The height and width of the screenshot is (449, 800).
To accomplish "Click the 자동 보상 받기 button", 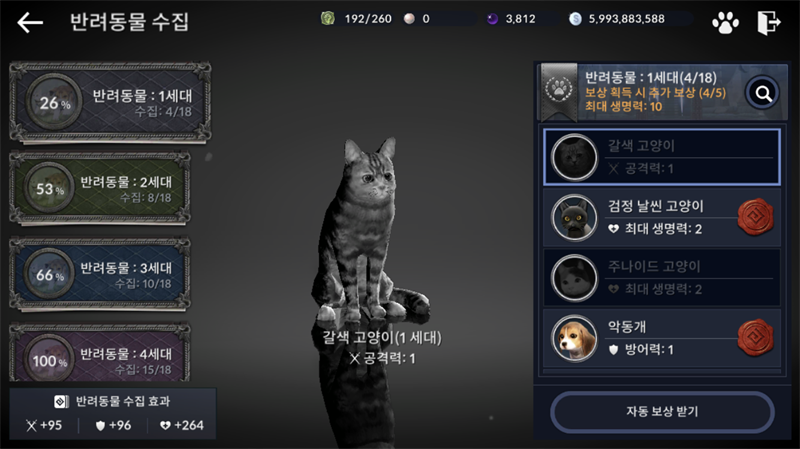I will (661, 411).
